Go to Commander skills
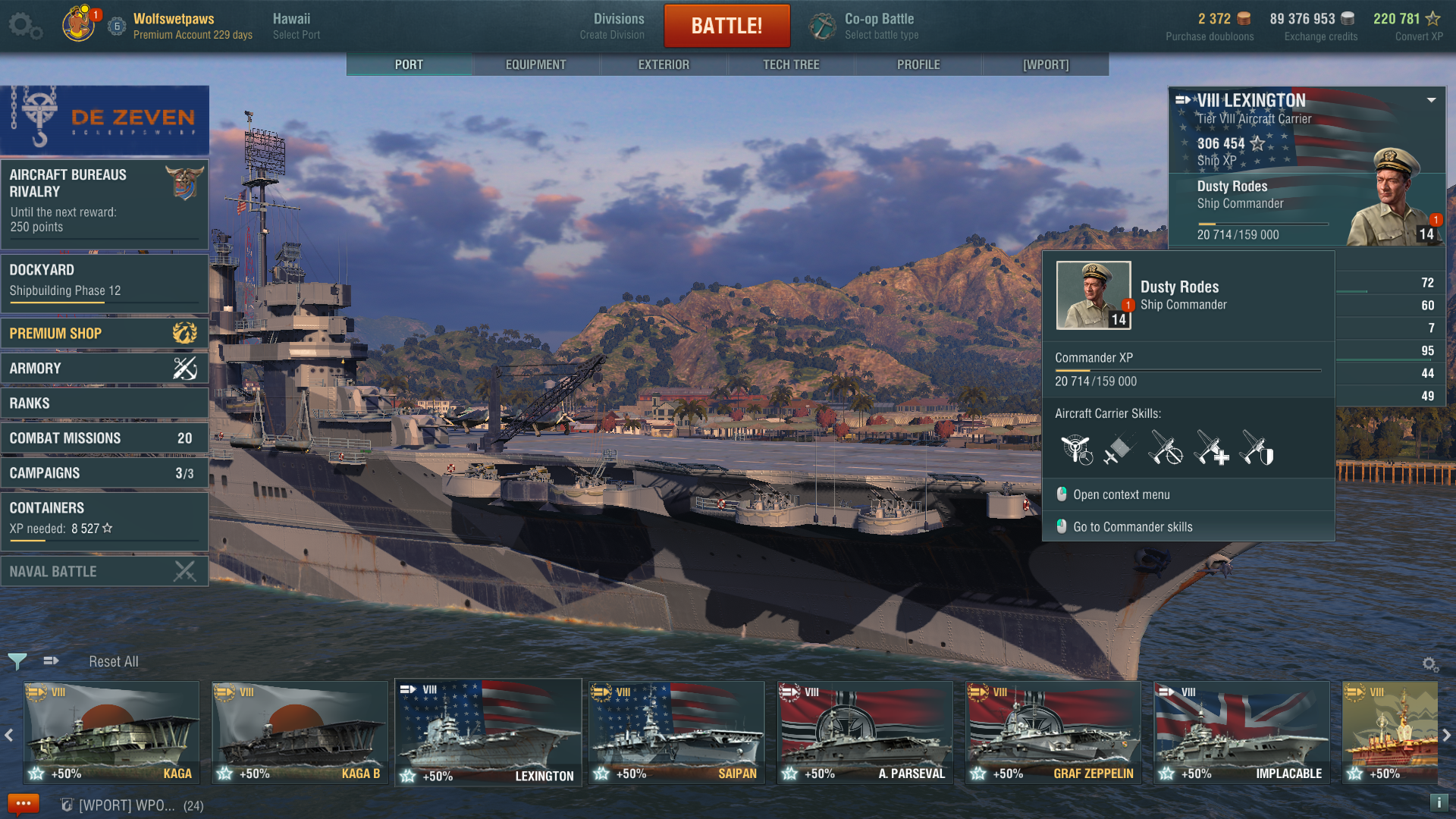Viewport: 1456px width, 819px height. click(x=1132, y=527)
